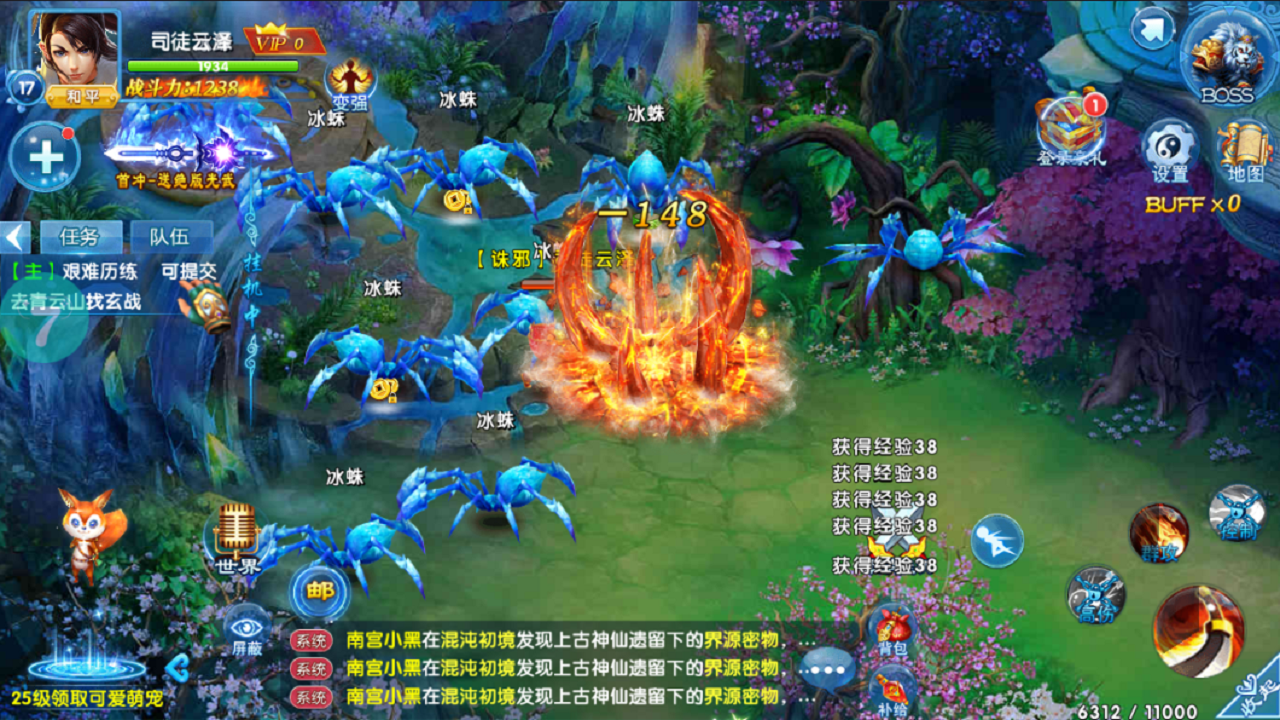Collapse the quest panel with left arrow
The width and height of the screenshot is (1280, 720).
(x=12, y=237)
